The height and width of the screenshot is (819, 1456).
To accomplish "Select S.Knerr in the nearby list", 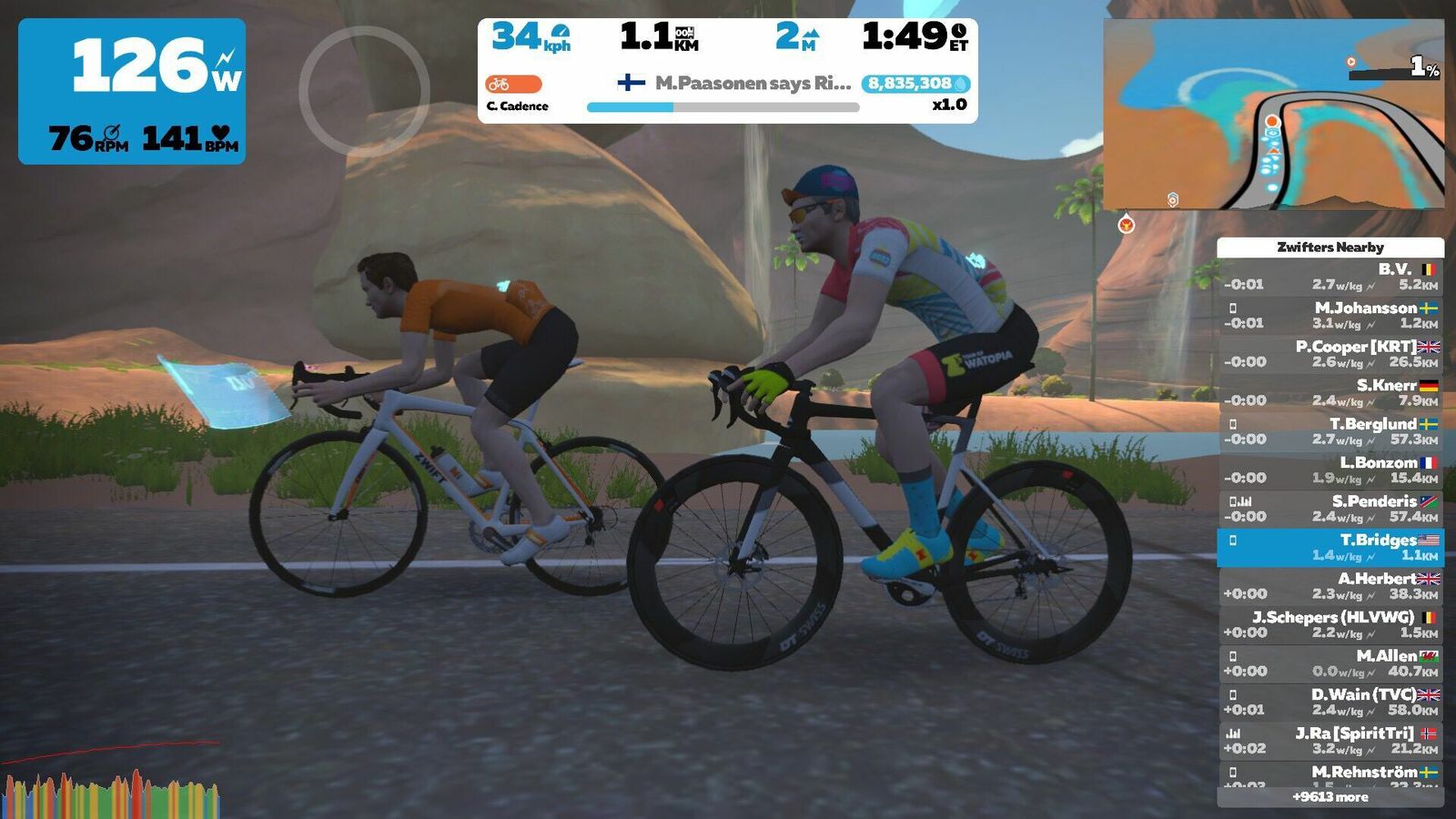I will (x=1330, y=392).
